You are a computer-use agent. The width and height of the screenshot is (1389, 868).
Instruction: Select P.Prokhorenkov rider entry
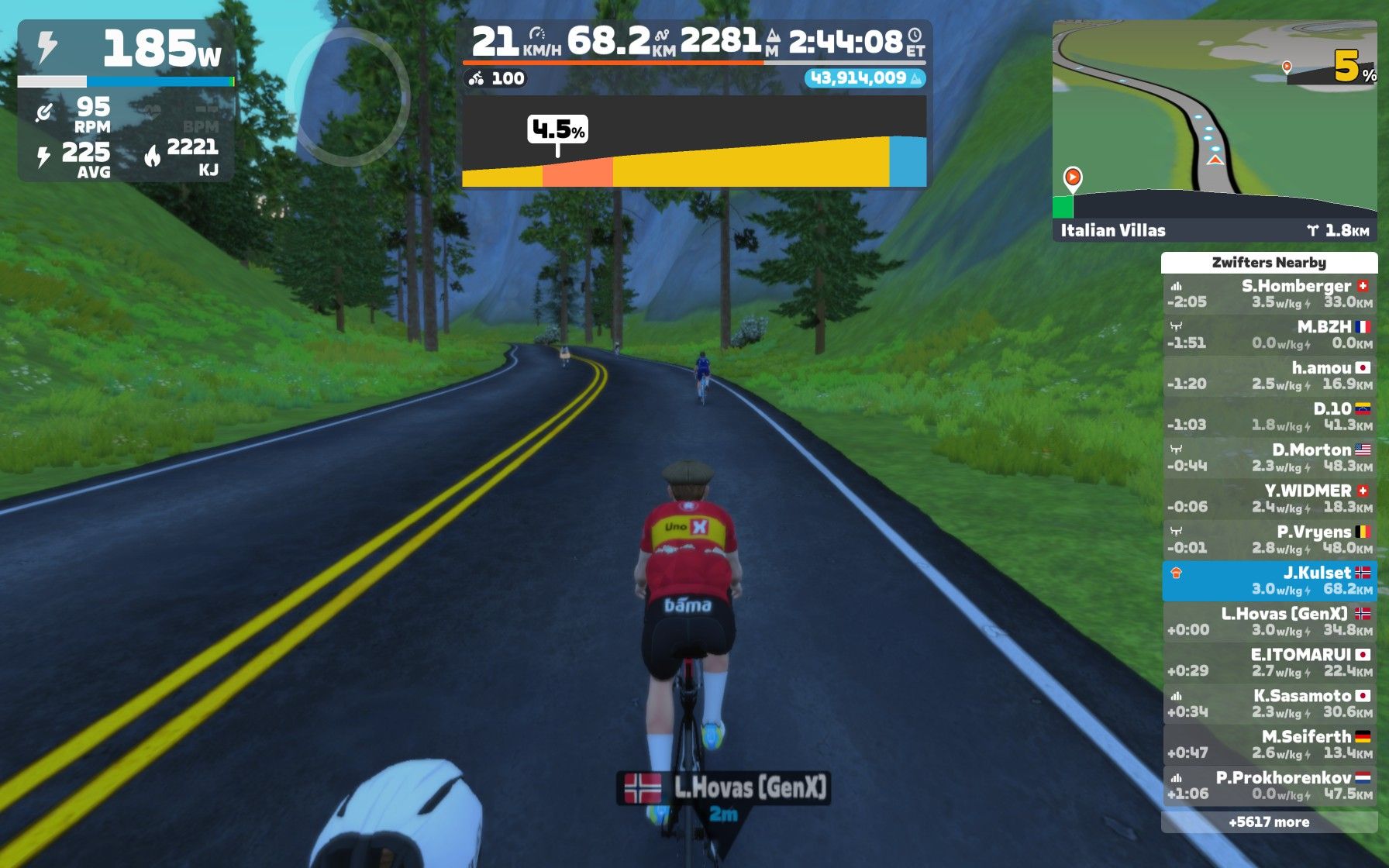click(1269, 786)
